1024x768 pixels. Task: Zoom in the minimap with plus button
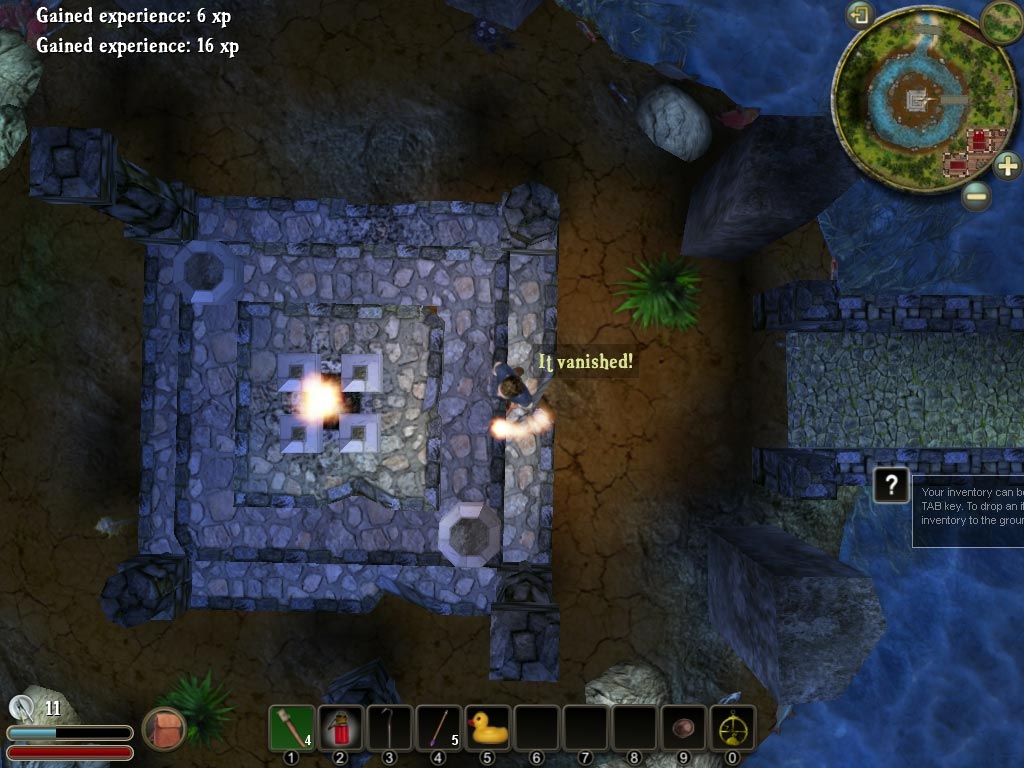pos(1006,165)
